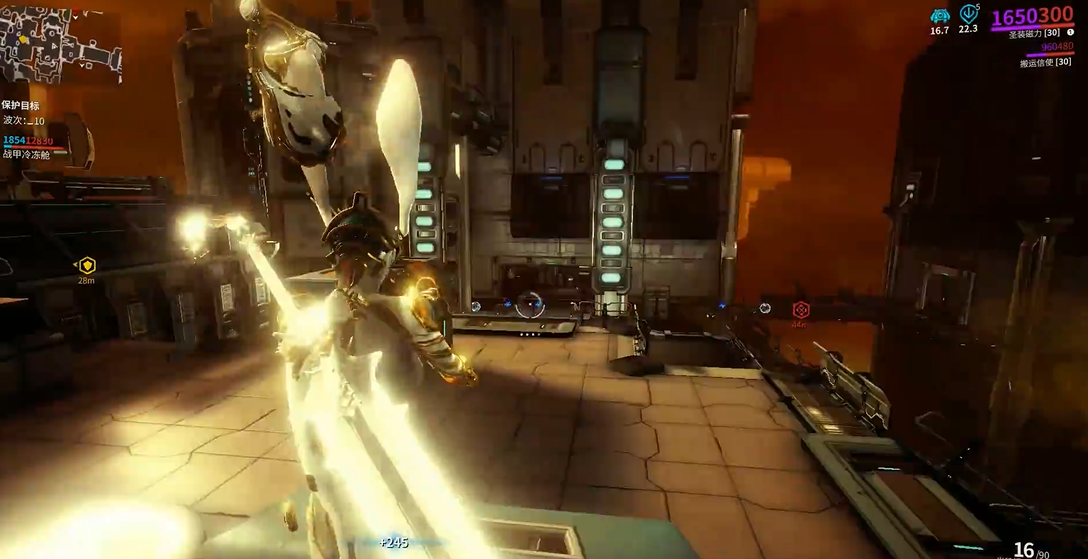Select the red enemy waypoint marker
This screenshot has height=559, width=1088.
(x=800, y=310)
